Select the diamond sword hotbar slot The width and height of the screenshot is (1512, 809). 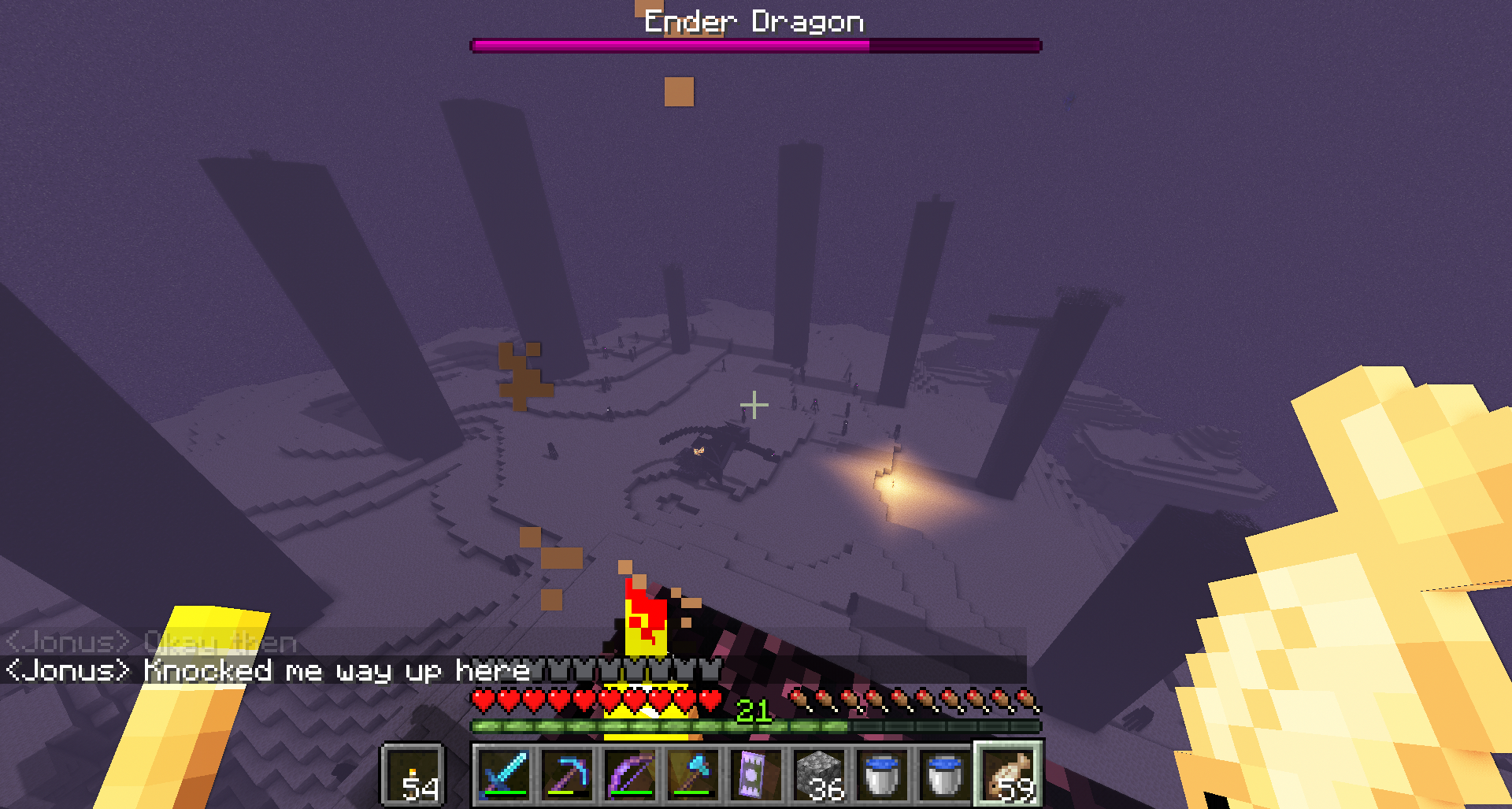(x=504, y=774)
